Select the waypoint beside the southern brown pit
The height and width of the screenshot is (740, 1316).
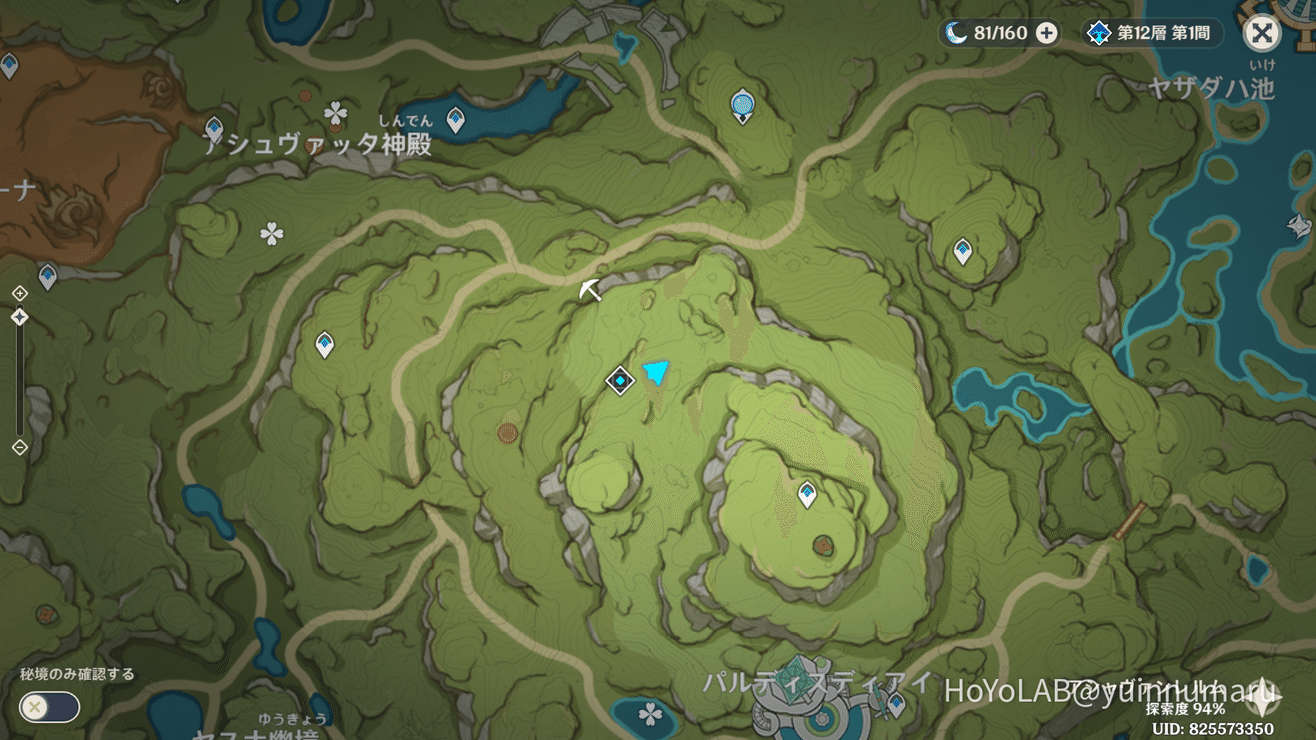tap(807, 492)
